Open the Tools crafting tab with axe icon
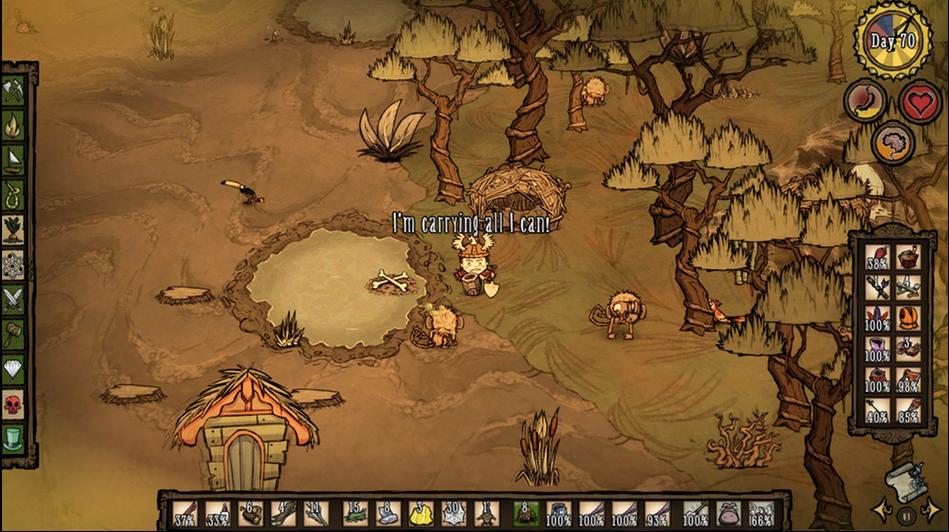 pos(13,91)
